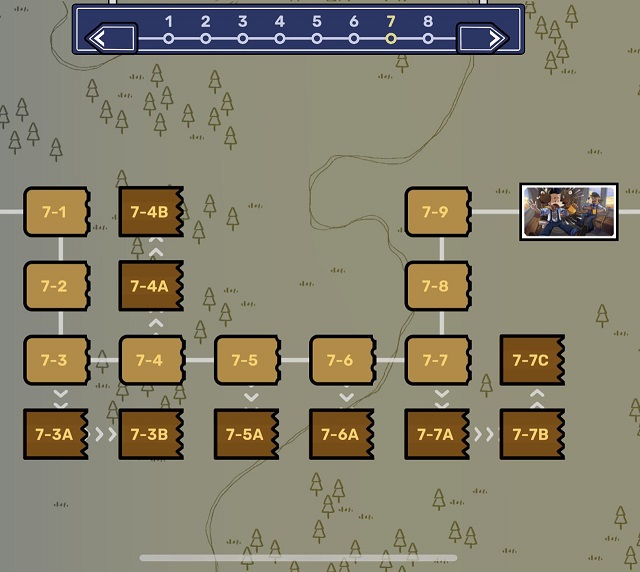Choose level 7-9
Screen dimensions: 640x572
pyautogui.click(x=437, y=212)
